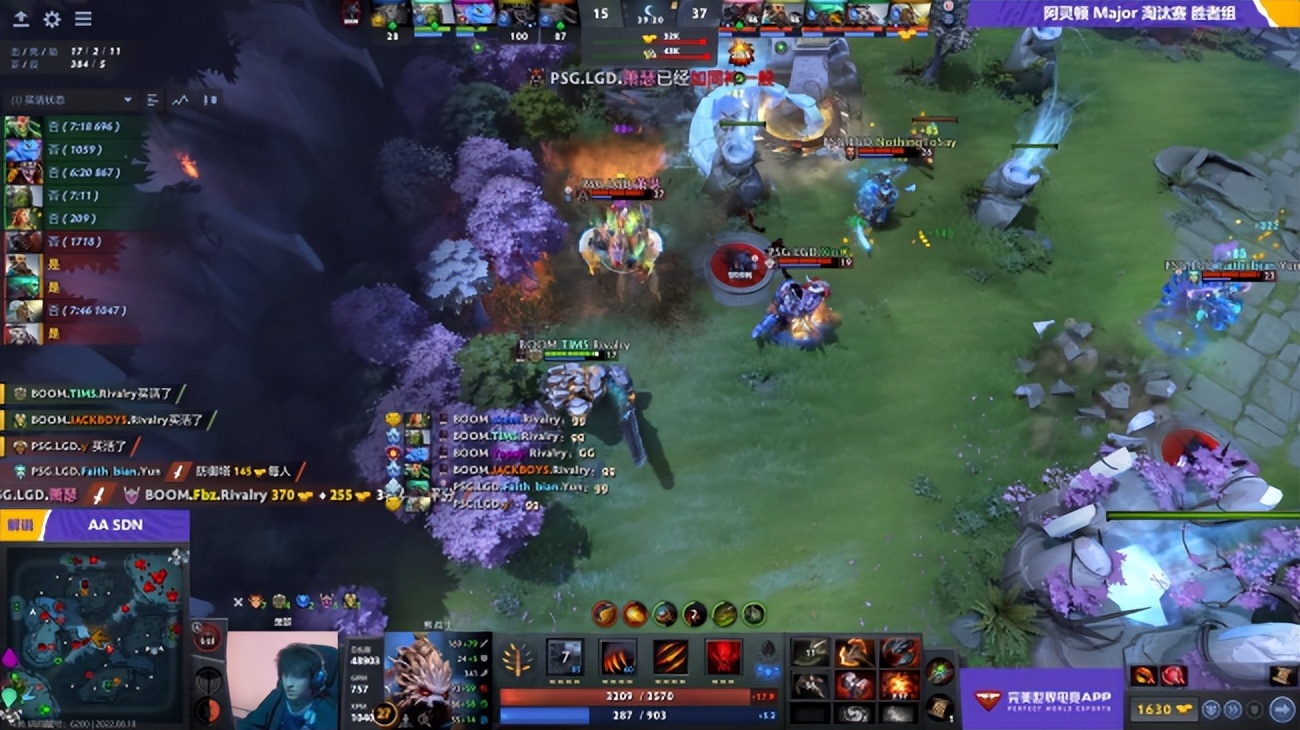Click the red ultimate ability icon

click(x=725, y=658)
